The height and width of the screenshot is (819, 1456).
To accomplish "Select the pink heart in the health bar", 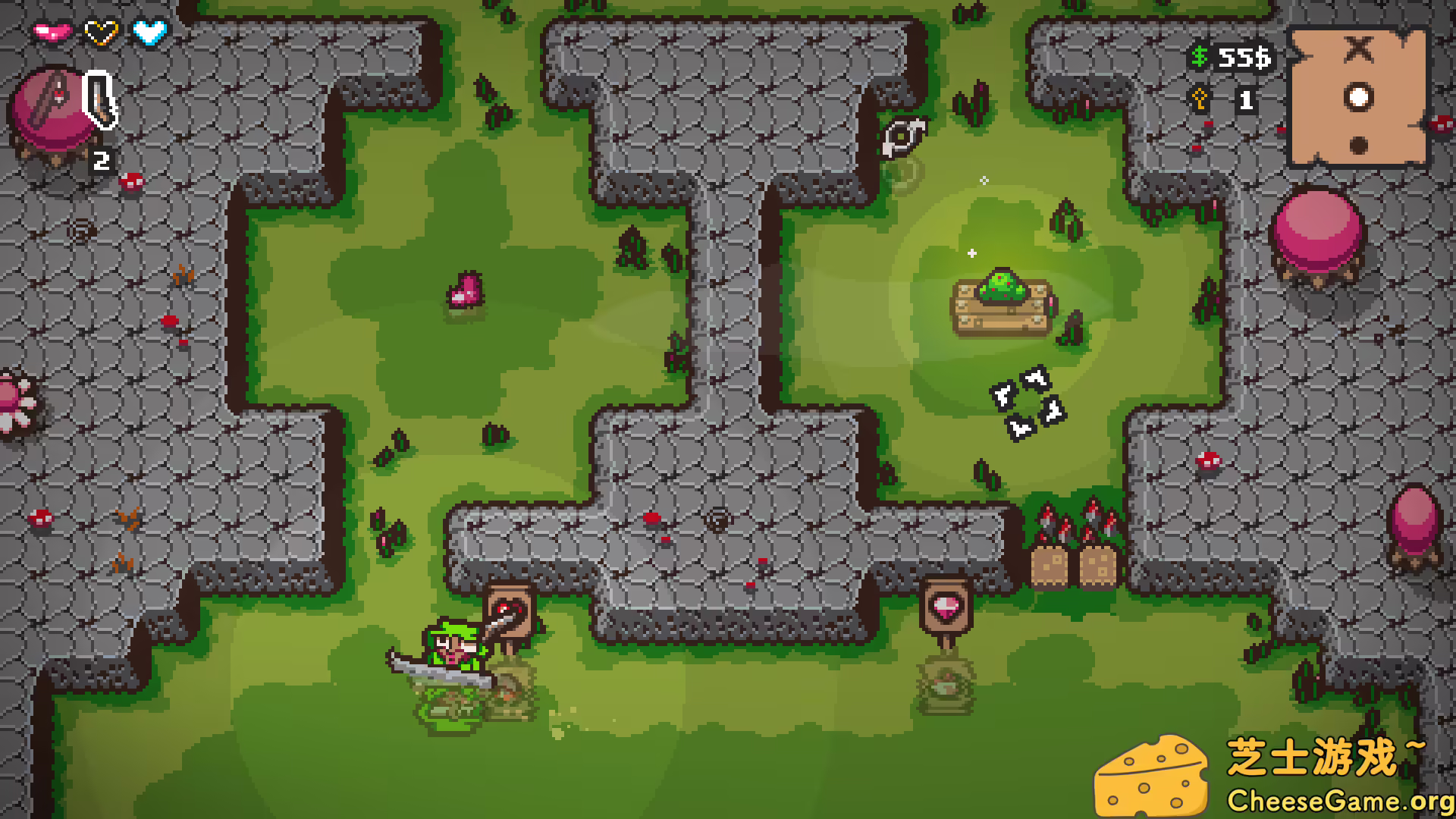I will click(53, 32).
